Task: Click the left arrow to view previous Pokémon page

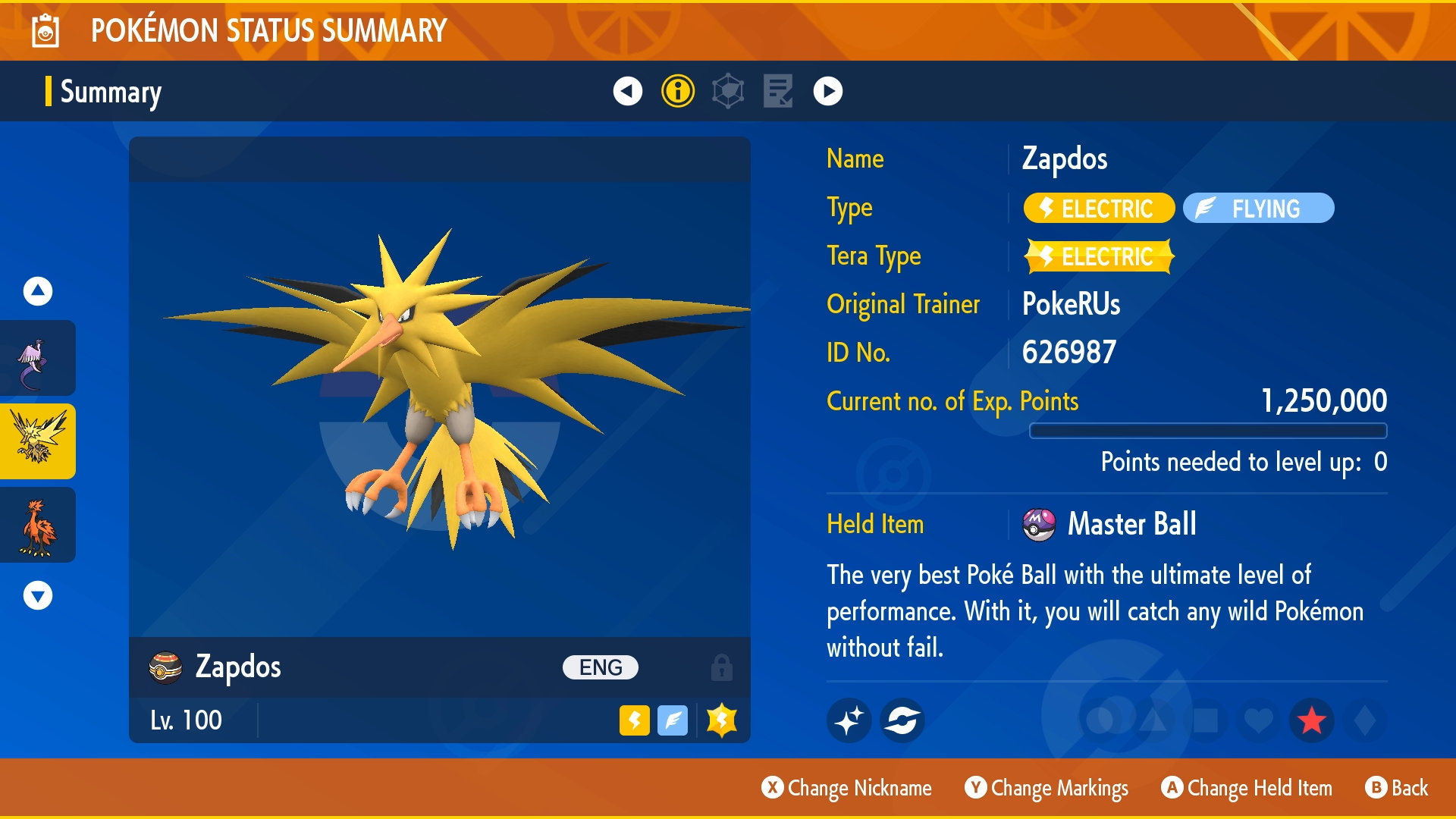Action: tap(626, 93)
